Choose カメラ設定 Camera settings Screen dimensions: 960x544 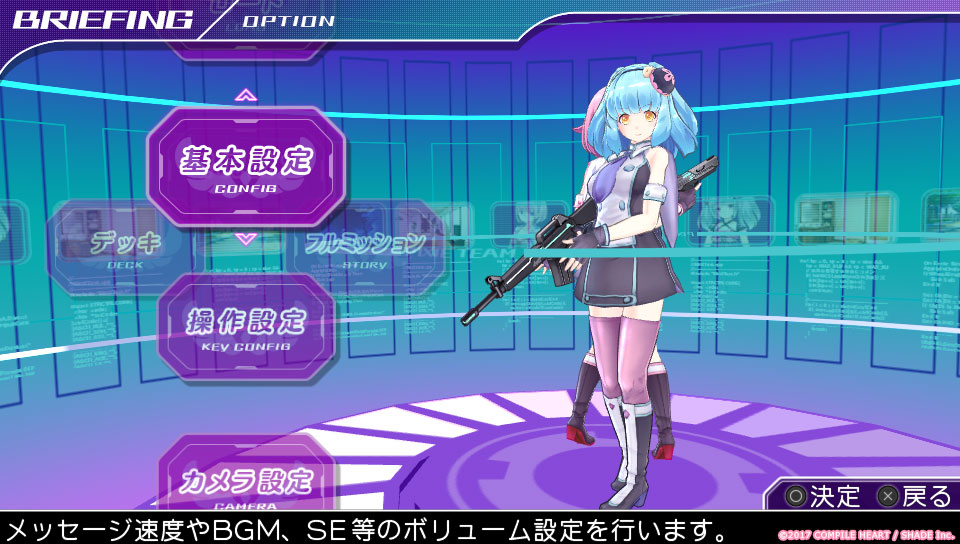coord(246,481)
